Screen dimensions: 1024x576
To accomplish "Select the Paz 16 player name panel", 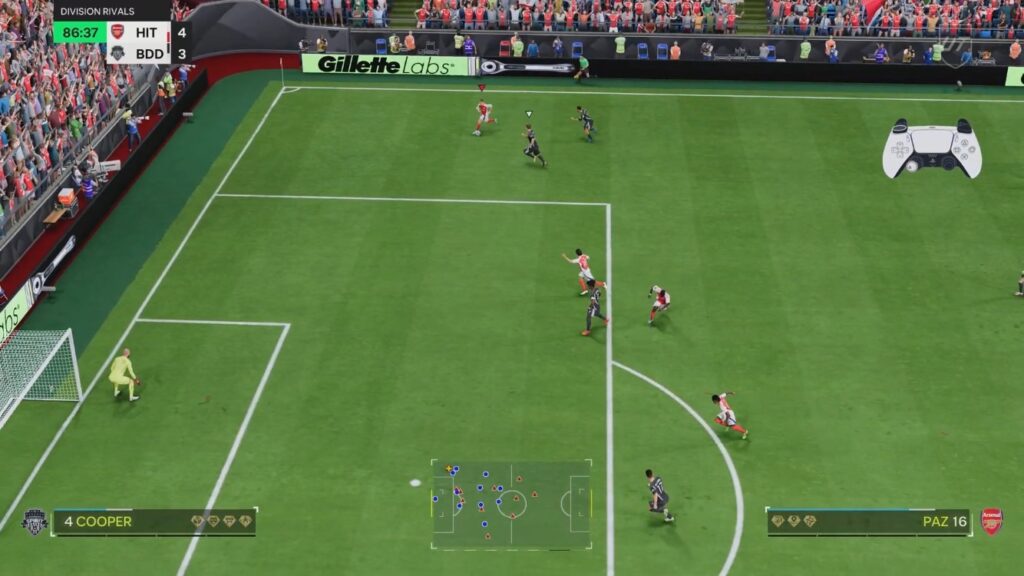I will (868, 522).
